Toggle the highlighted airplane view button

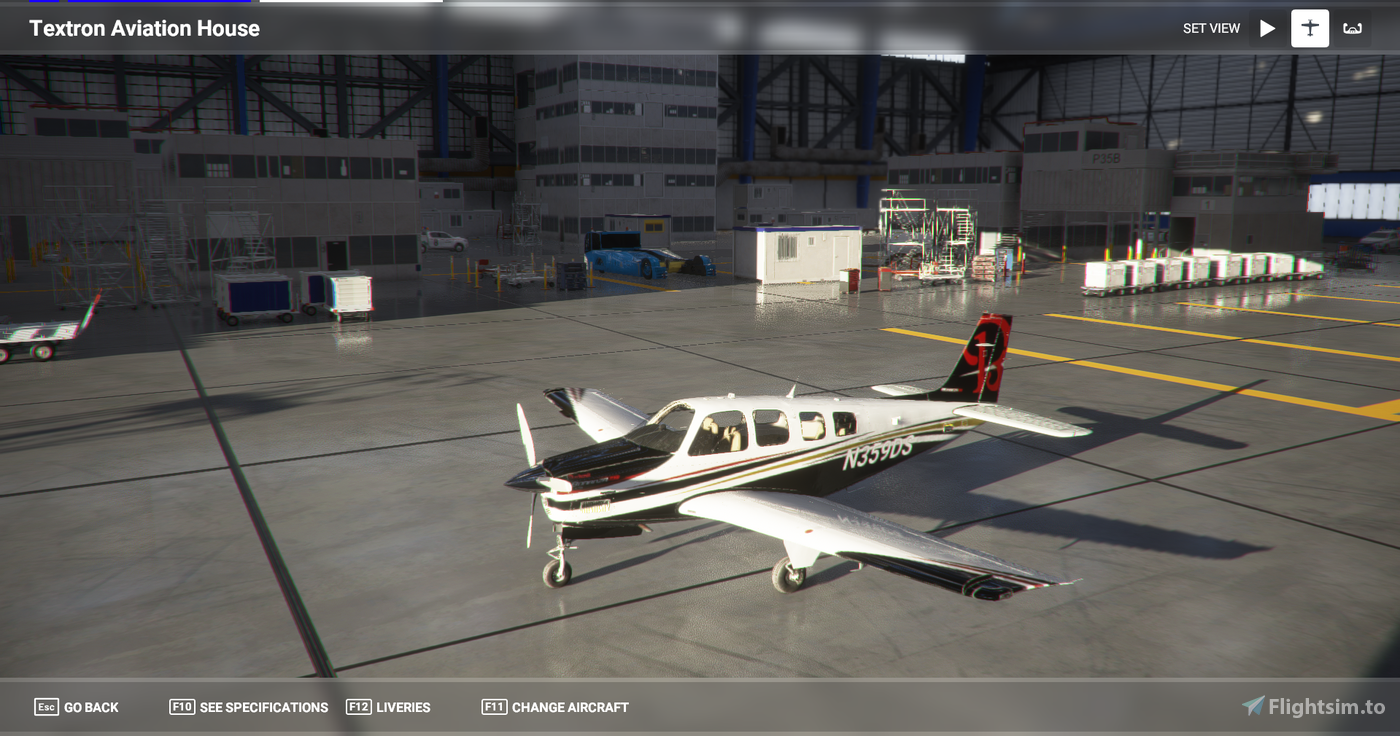click(1310, 28)
